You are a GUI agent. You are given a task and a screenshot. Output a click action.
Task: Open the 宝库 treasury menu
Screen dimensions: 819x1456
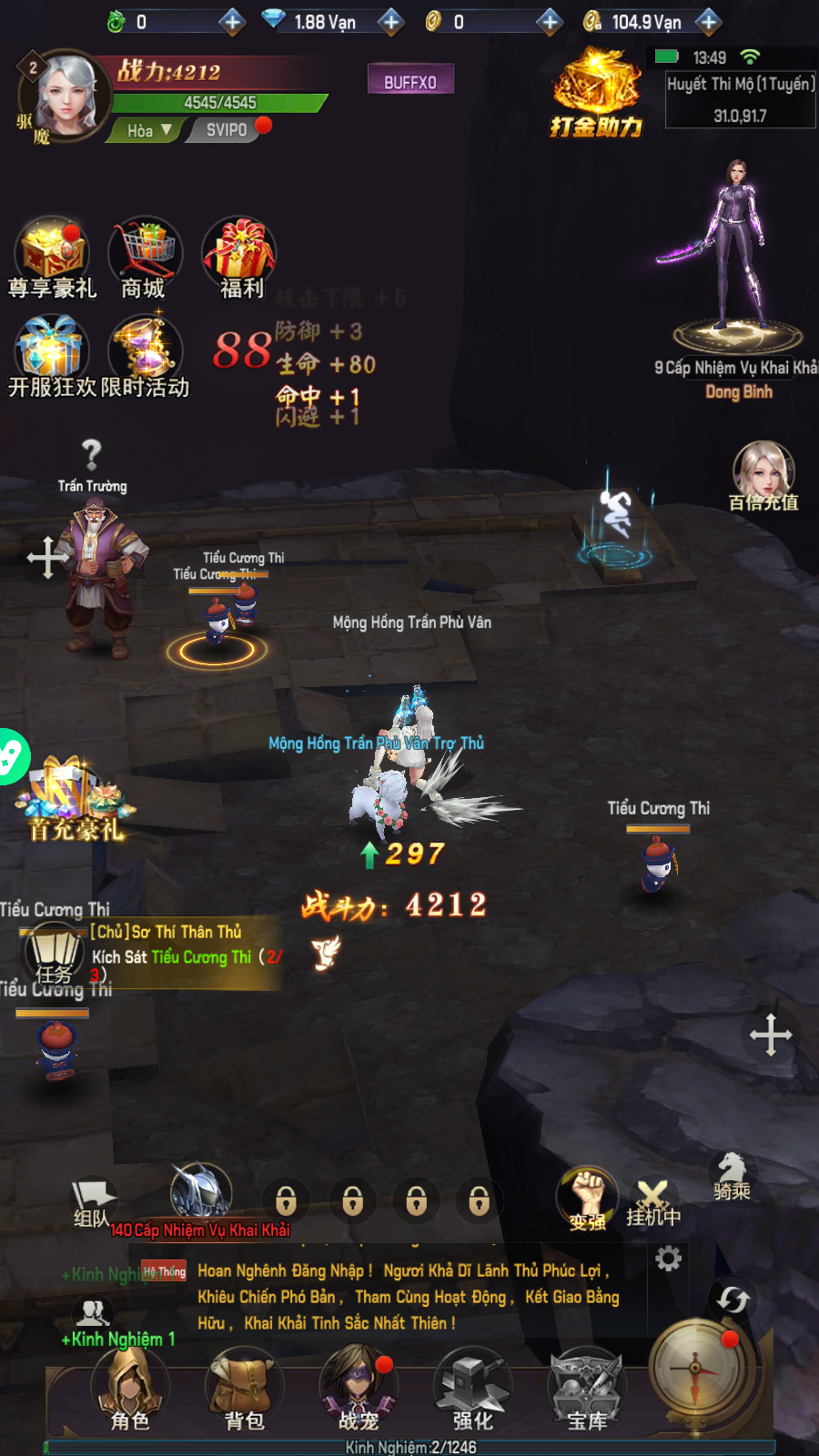[x=587, y=1388]
